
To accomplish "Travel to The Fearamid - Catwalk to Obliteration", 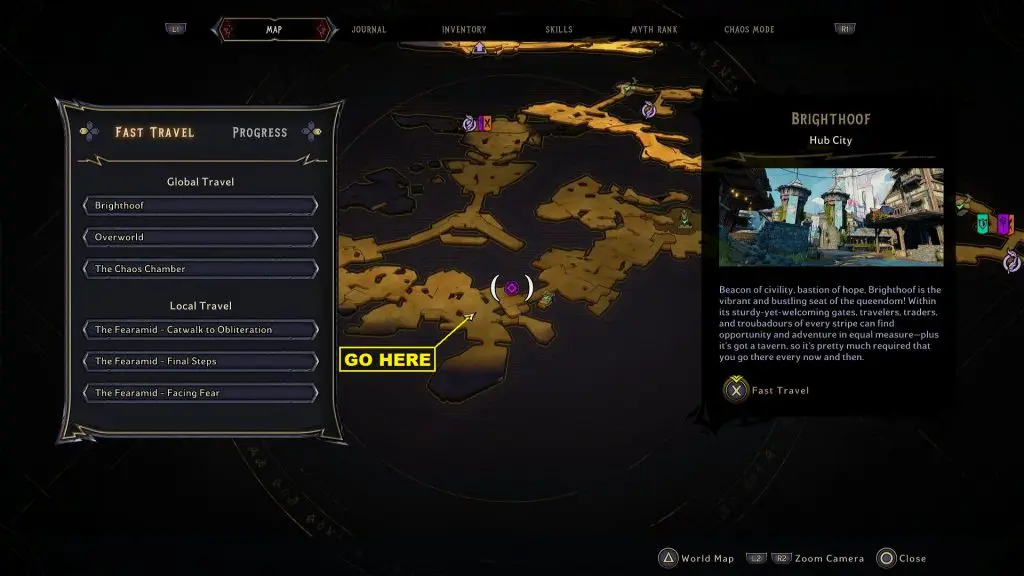I will tap(201, 330).
